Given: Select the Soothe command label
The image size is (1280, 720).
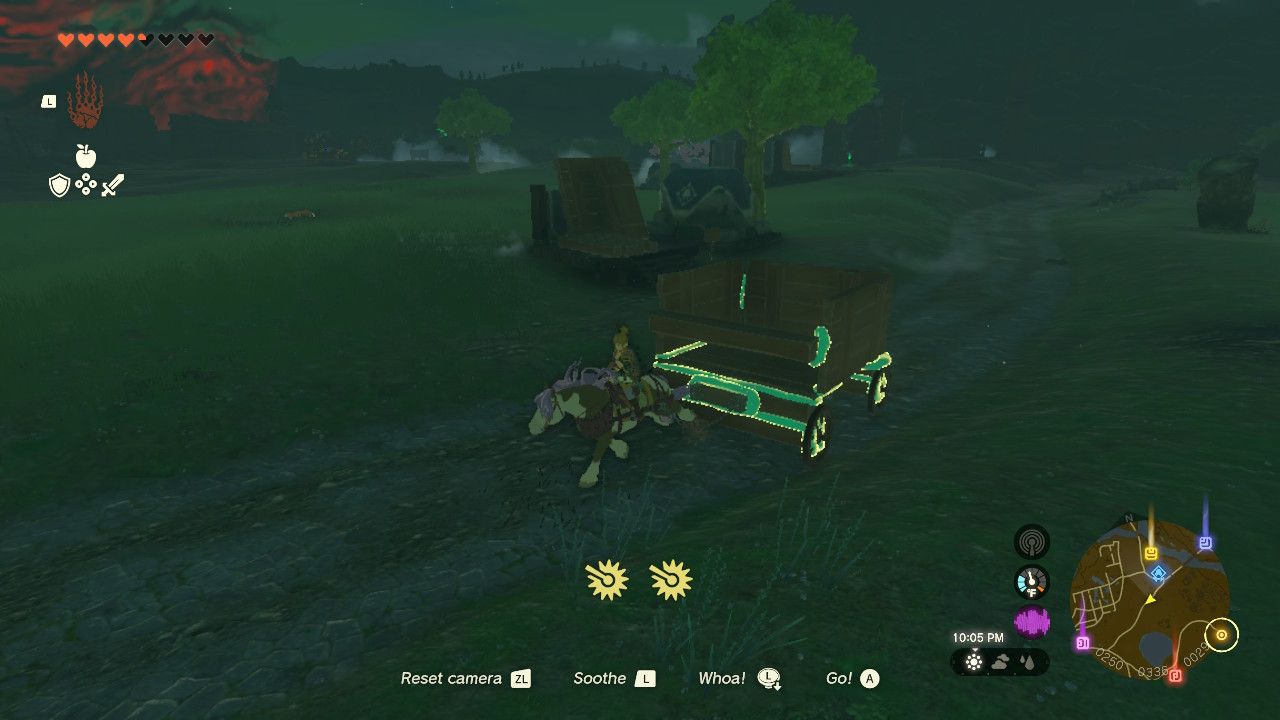Looking at the screenshot, I should (x=601, y=678).
